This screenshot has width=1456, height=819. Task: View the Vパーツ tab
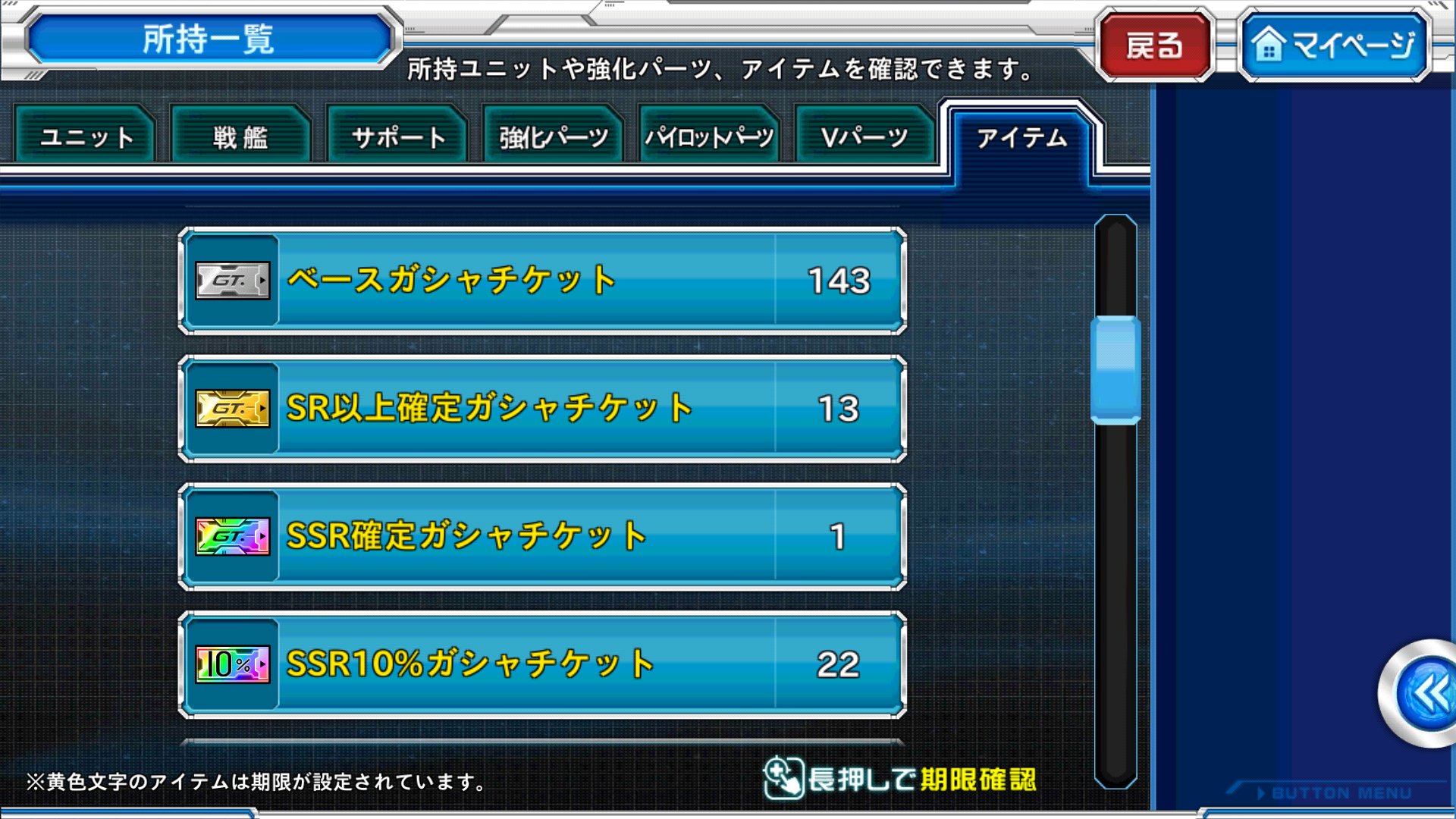[x=864, y=137]
